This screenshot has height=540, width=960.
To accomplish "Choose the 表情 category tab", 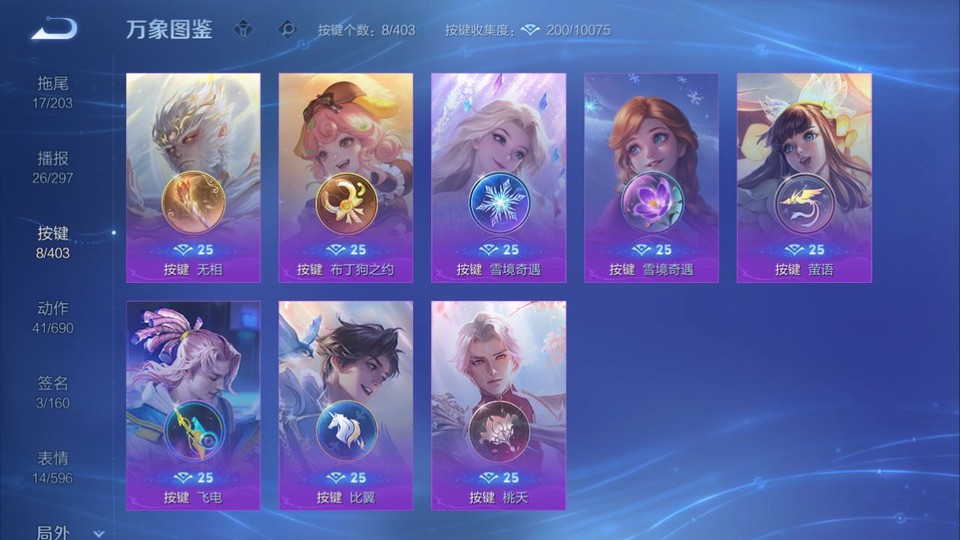I will click(53, 466).
